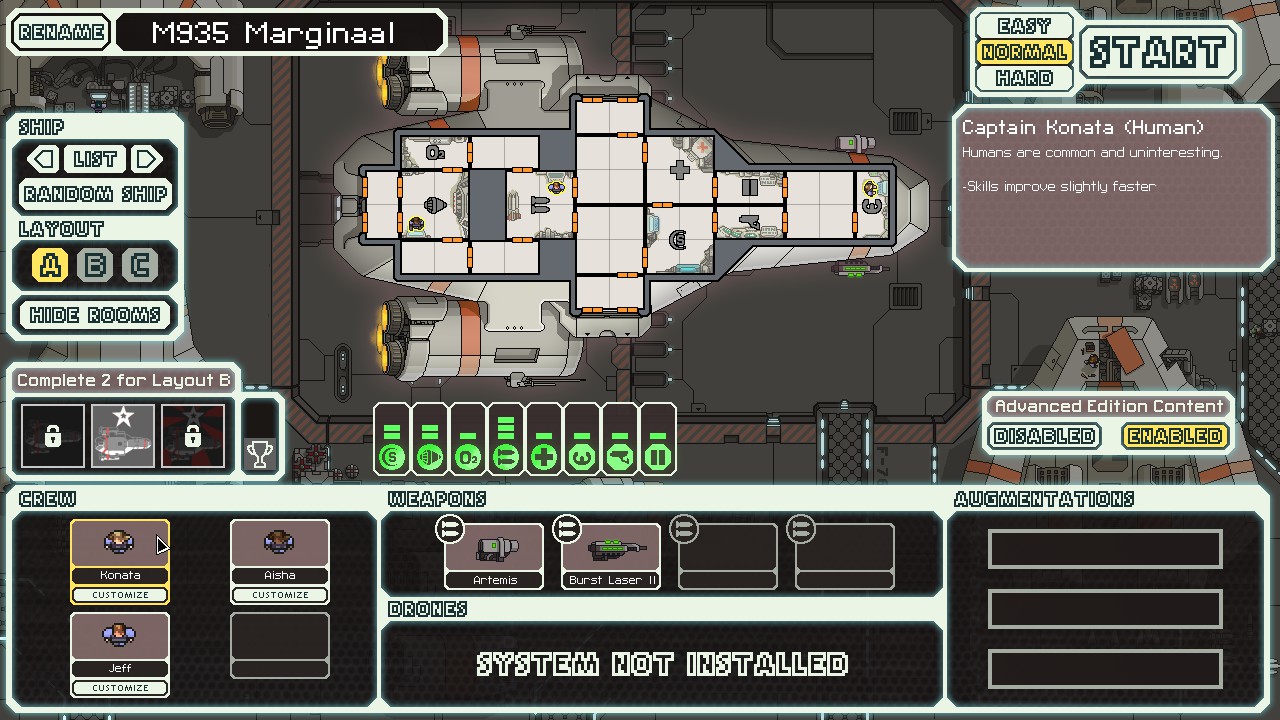Toggle Hide Rooms
This screenshot has width=1280, height=720.
point(96,315)
